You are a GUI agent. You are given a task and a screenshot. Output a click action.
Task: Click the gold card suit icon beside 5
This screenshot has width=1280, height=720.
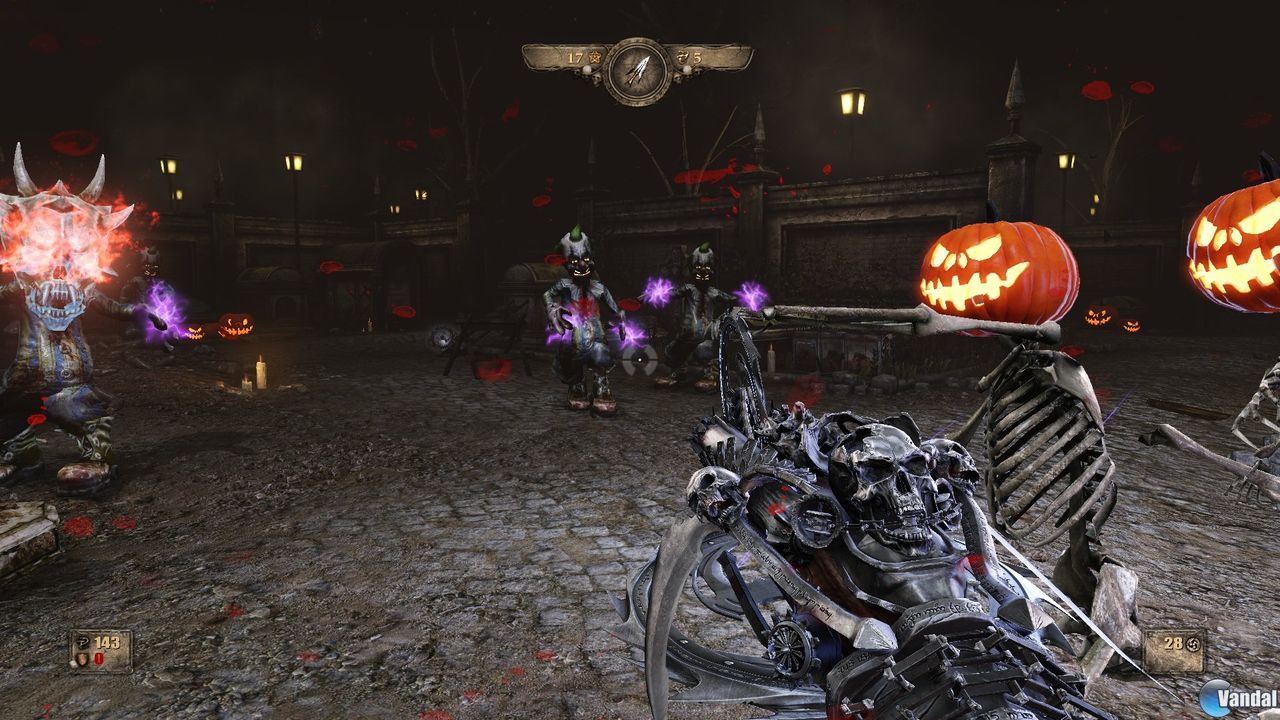(x=683, y=57)
